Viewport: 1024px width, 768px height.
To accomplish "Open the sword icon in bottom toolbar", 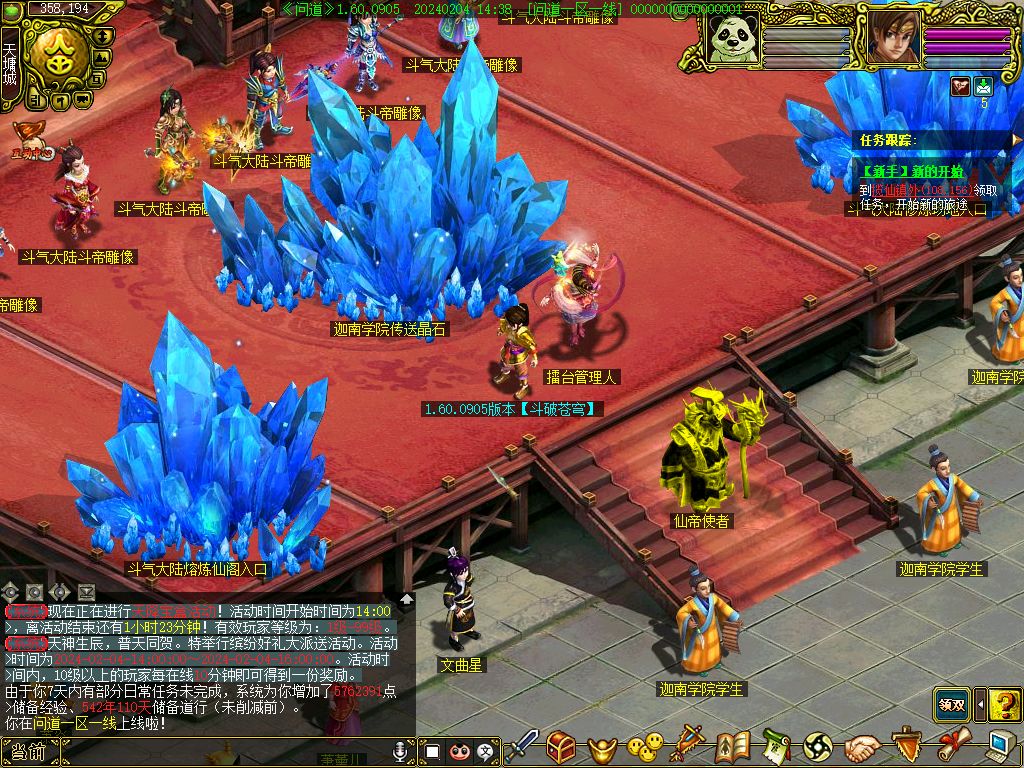I will [x=522, y=747].
